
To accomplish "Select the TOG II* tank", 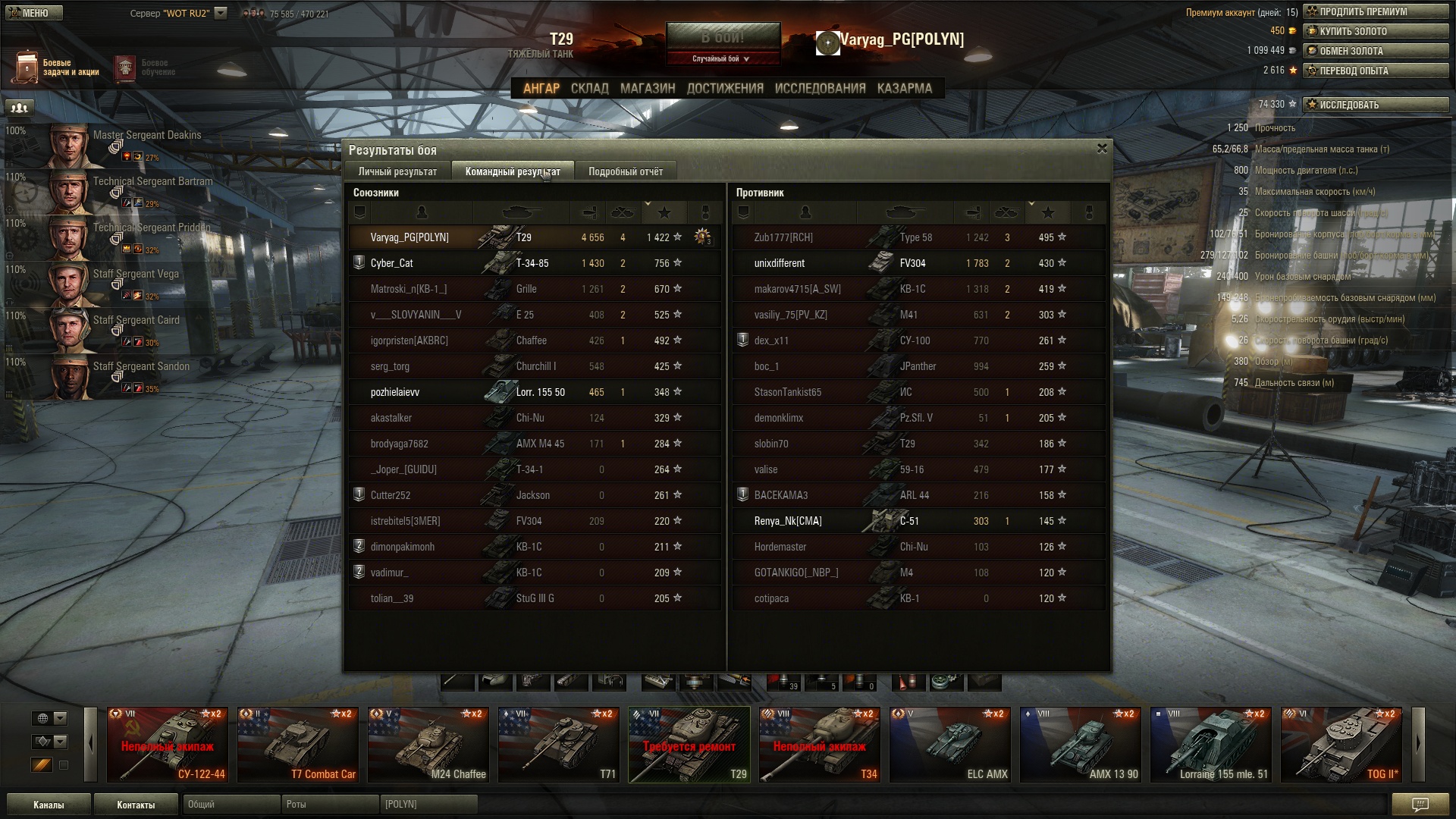I will (x=1341, y=744).
